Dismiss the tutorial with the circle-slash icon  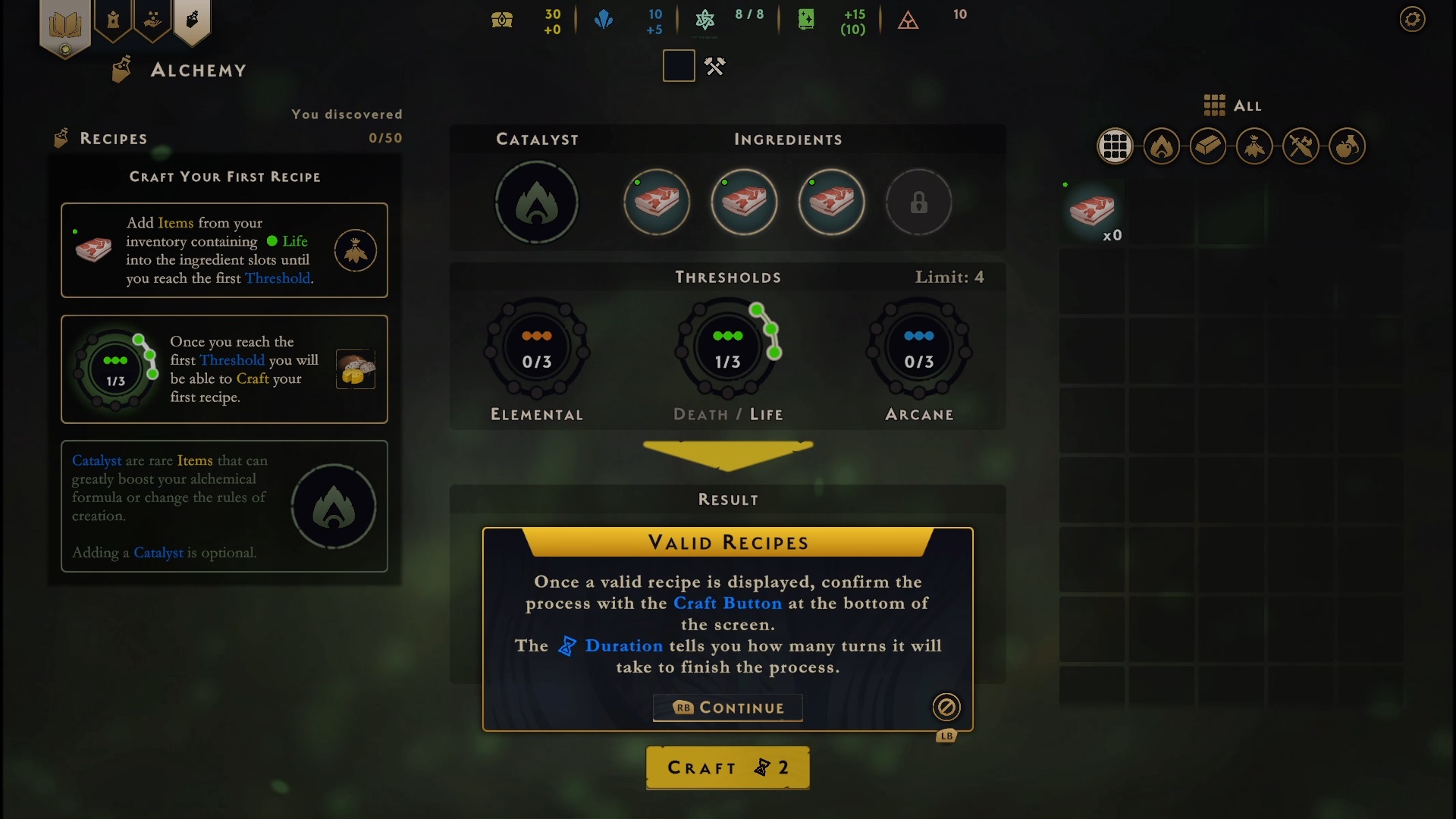coord(946,708)
